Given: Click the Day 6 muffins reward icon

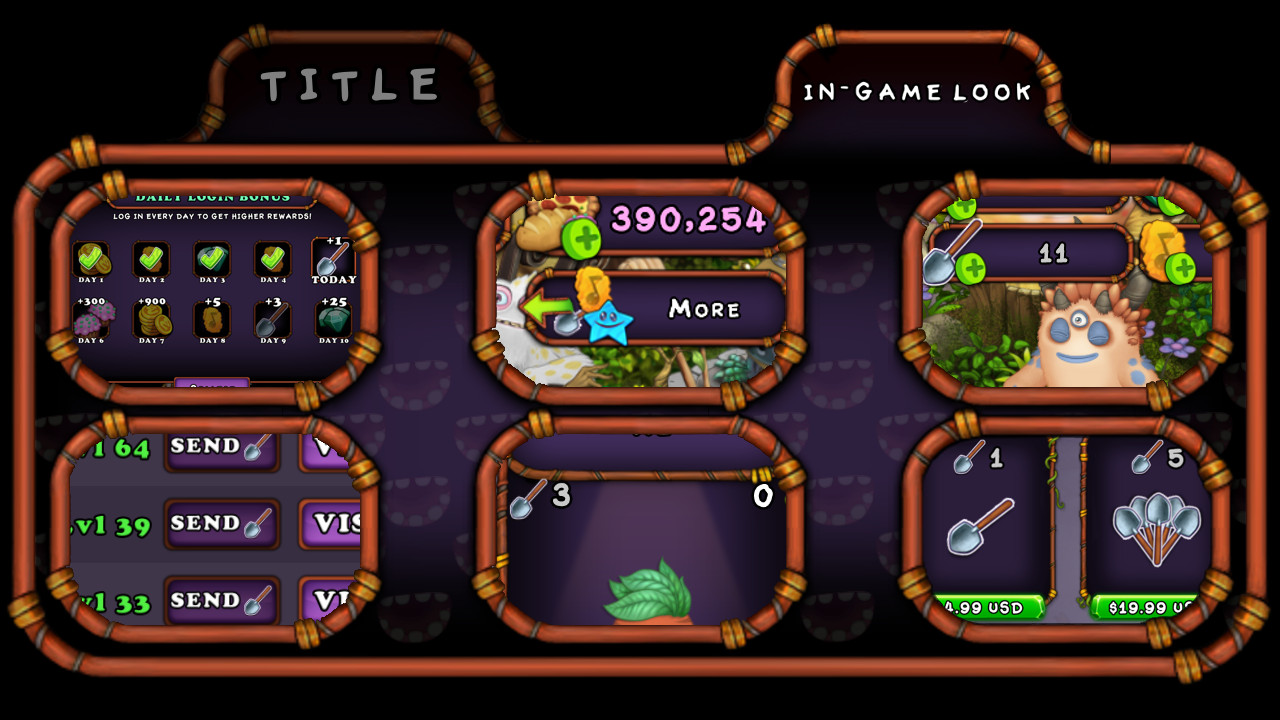Looking at the screenshot, I should [x=91, y=321].
